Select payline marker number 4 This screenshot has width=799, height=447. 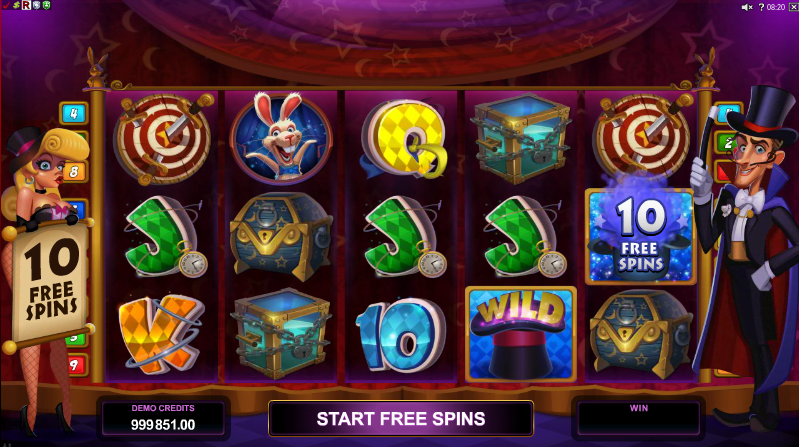(74, 112)
